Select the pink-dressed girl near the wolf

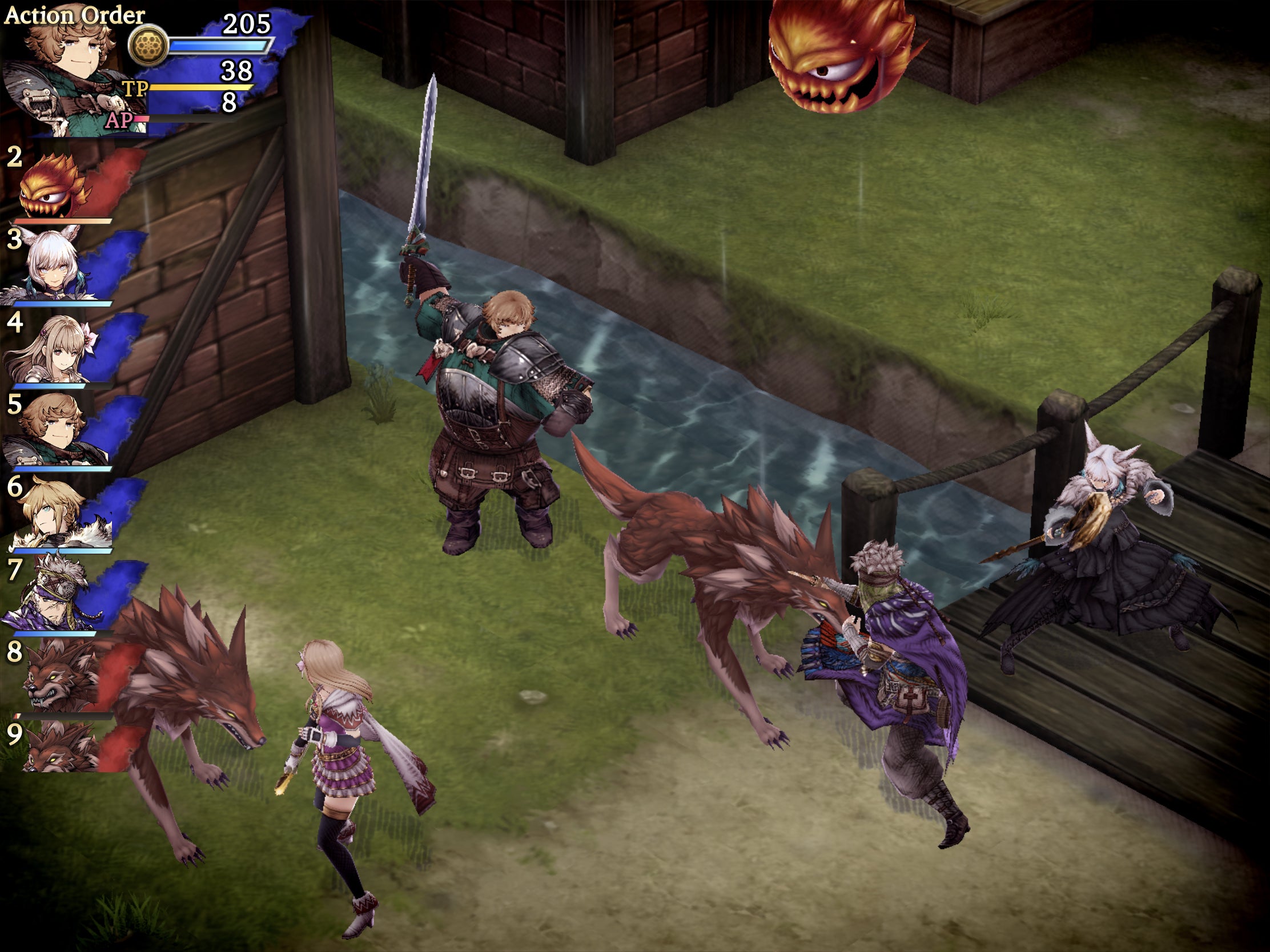(339, 763)
